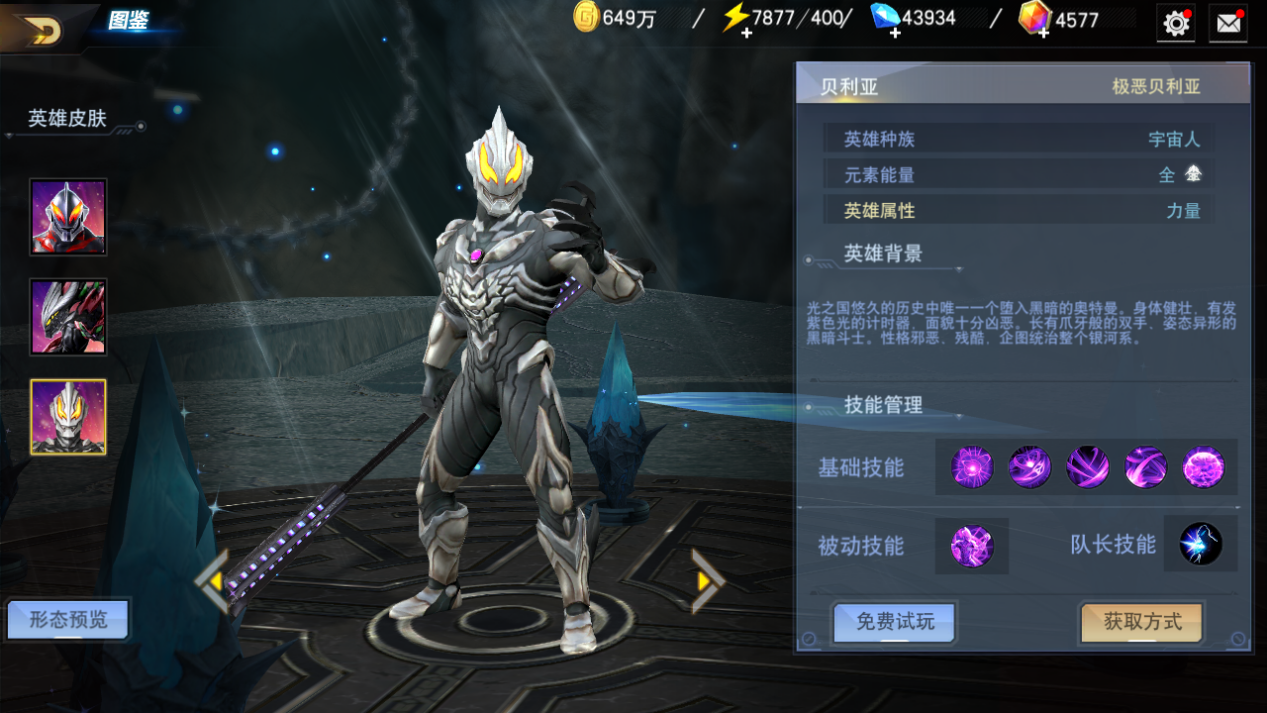Screen dimensions: 1267x713
Task: View the first basic skill icon
Action: point(972,467)
